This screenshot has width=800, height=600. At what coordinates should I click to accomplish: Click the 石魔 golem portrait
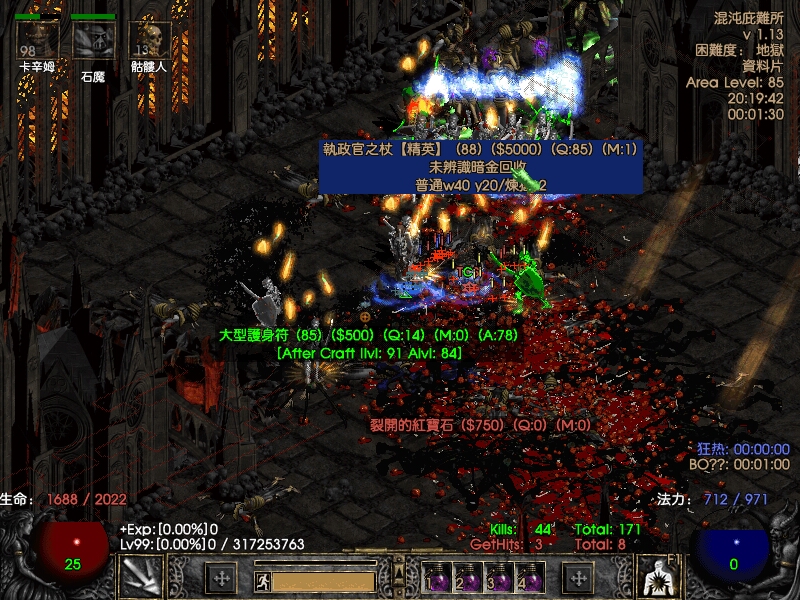(93, 40)
